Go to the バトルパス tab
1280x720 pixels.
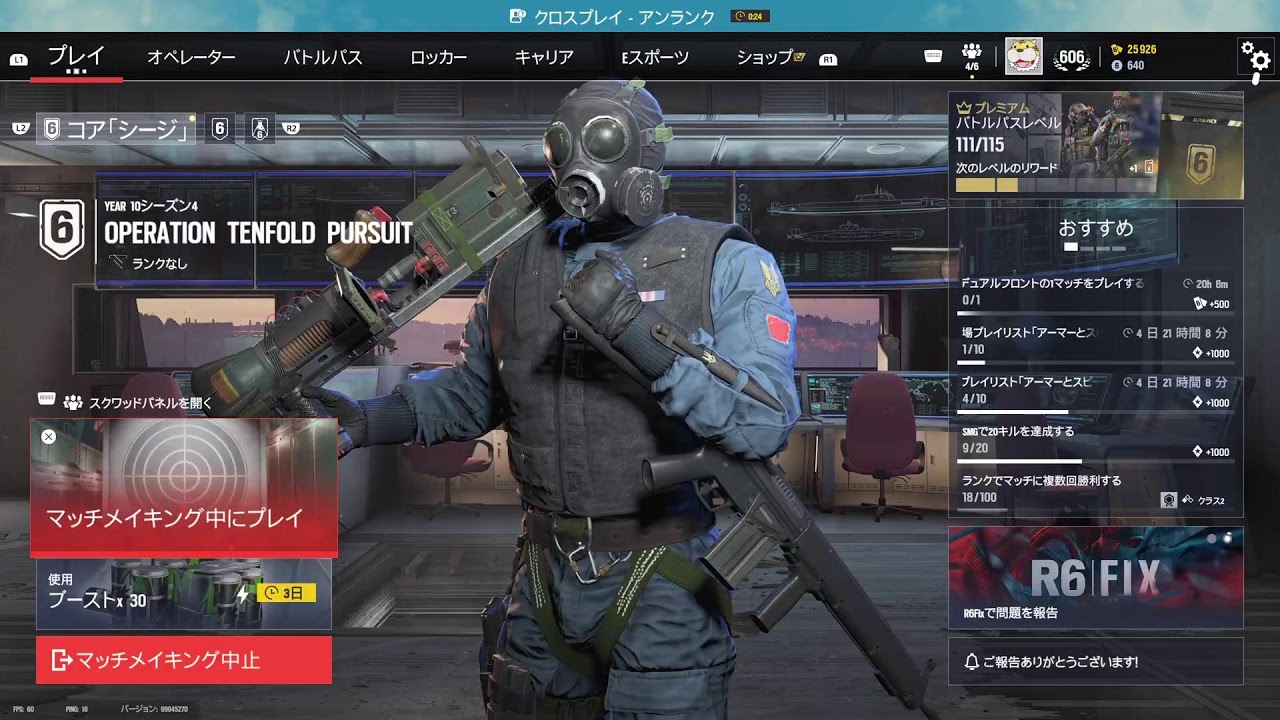click(x=322, y=57)
